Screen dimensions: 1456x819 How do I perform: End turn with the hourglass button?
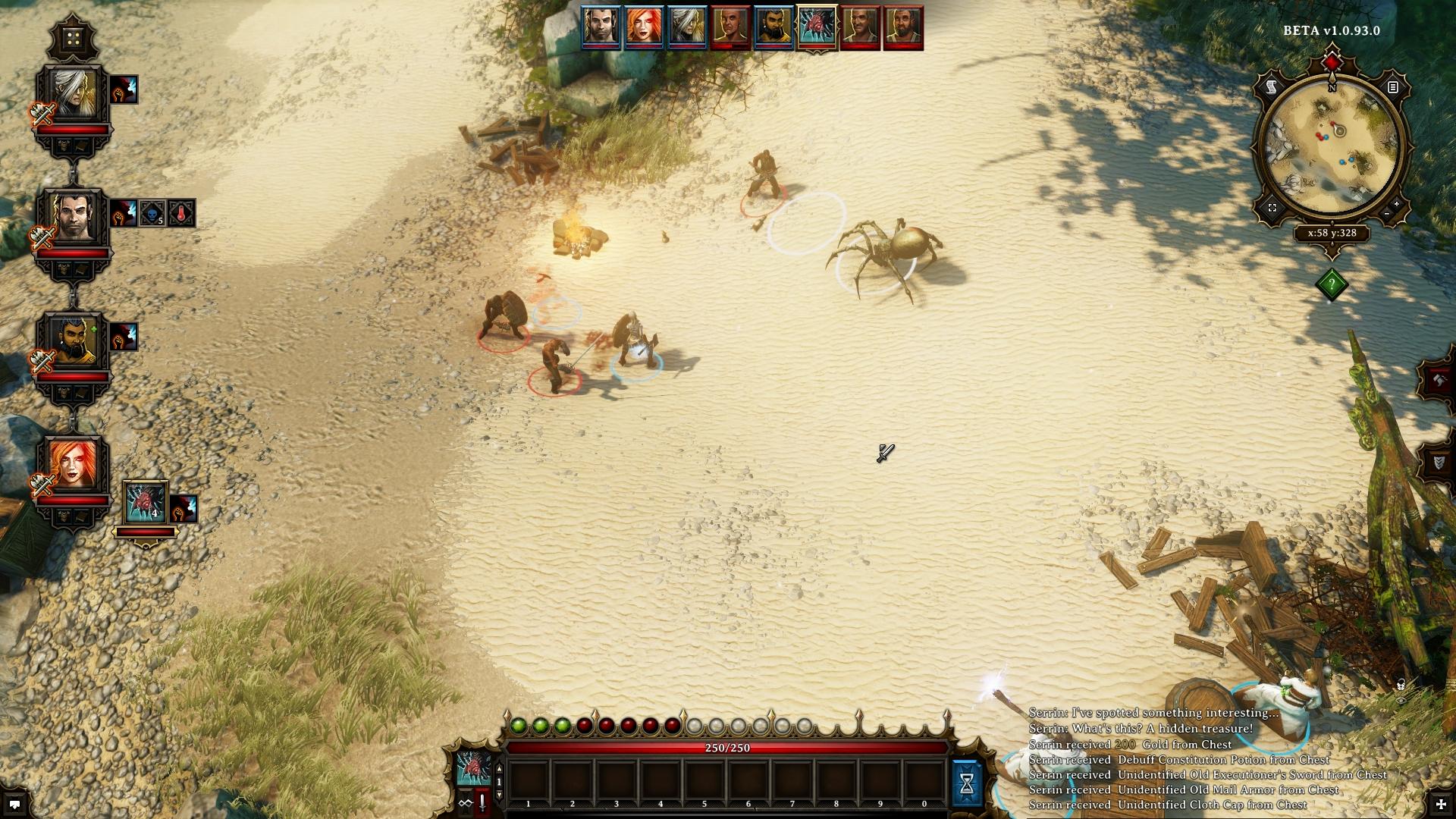966,784
